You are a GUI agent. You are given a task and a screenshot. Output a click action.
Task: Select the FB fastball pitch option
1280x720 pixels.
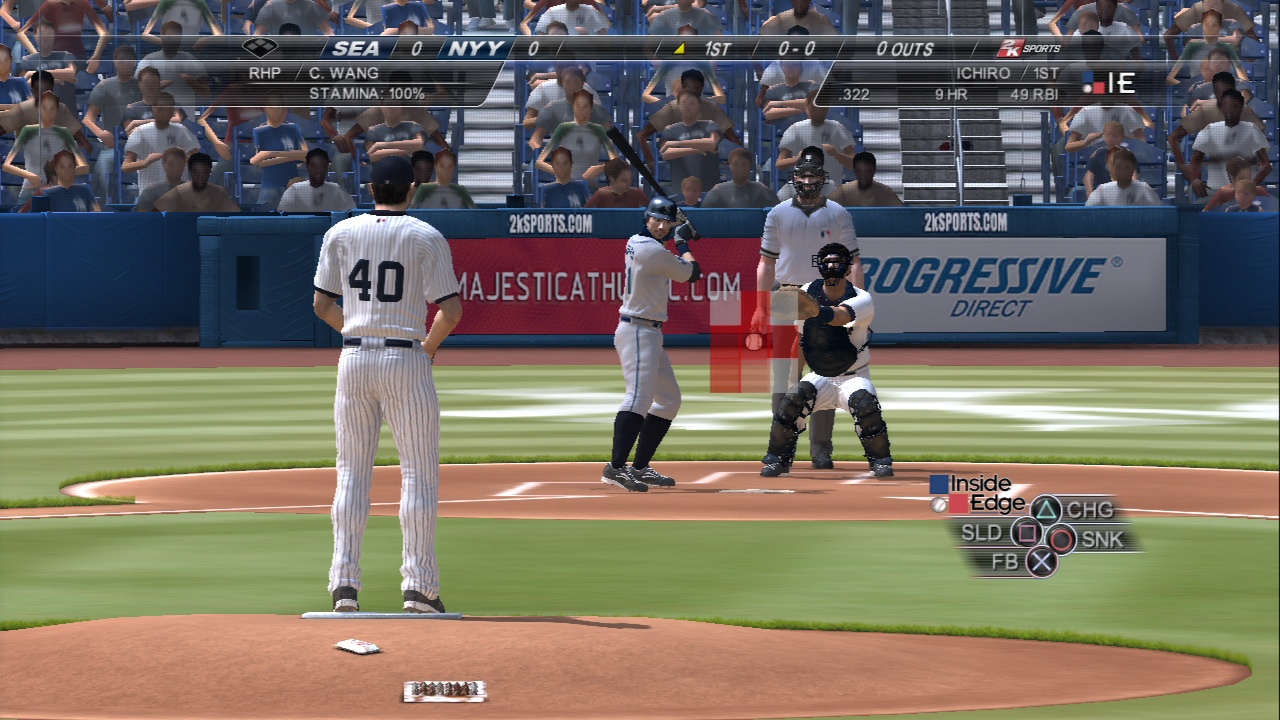(x=1042, y=562)
